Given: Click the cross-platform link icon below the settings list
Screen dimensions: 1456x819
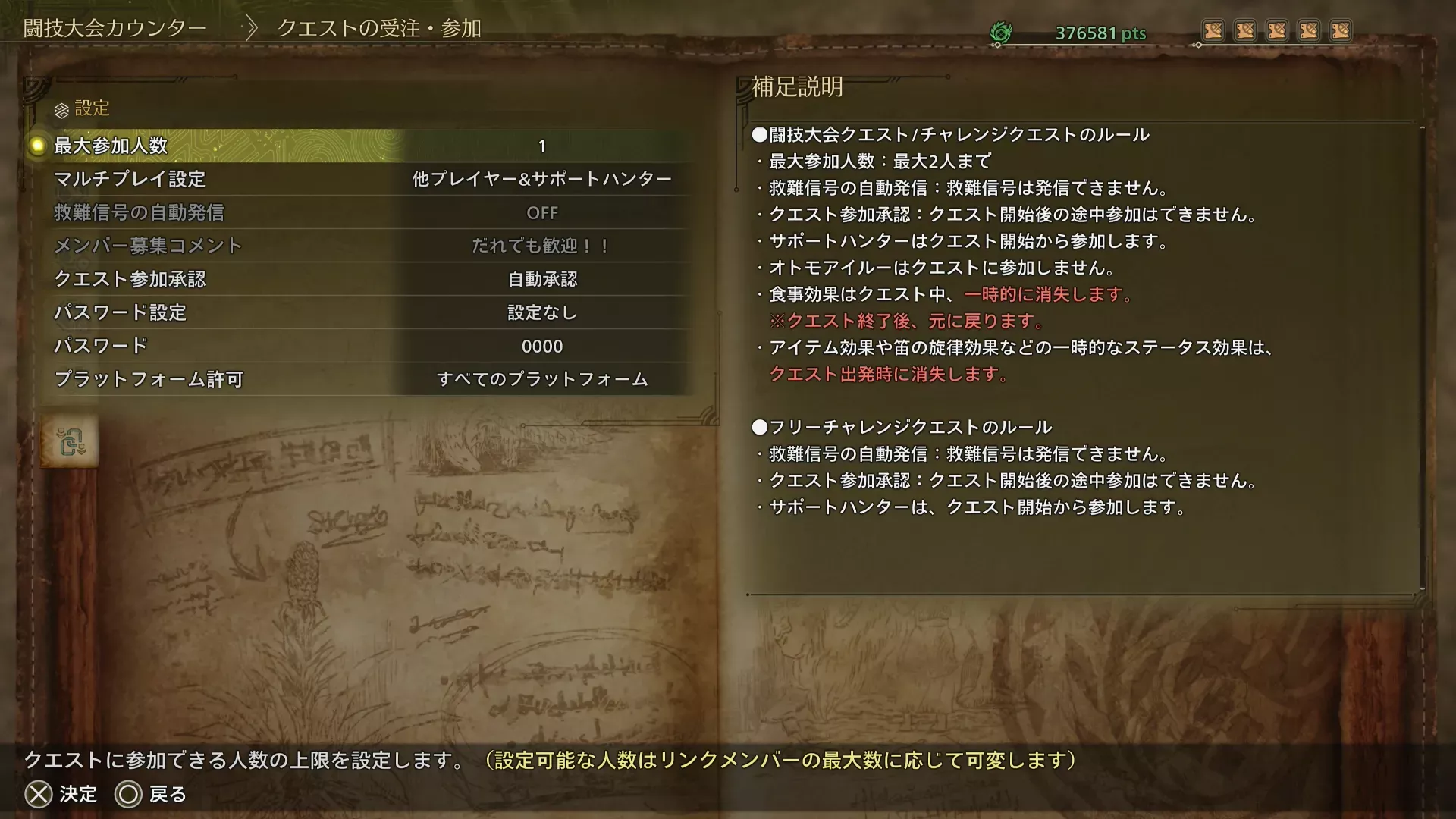Looking at the screenshot, I should [x=71, y=441].
